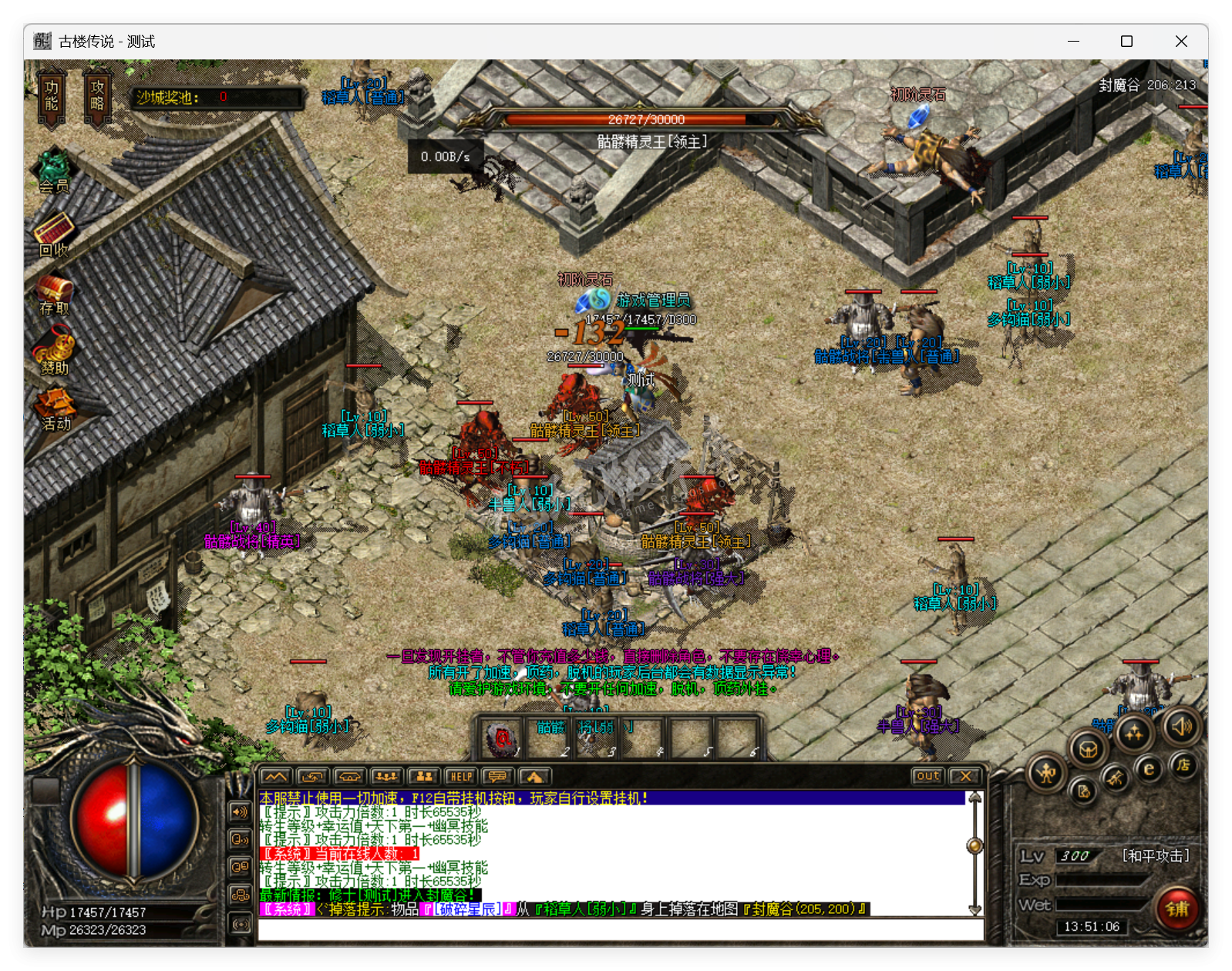Open the 店 in-game shop
The image size is (1232, 971).
[1185, 764]
